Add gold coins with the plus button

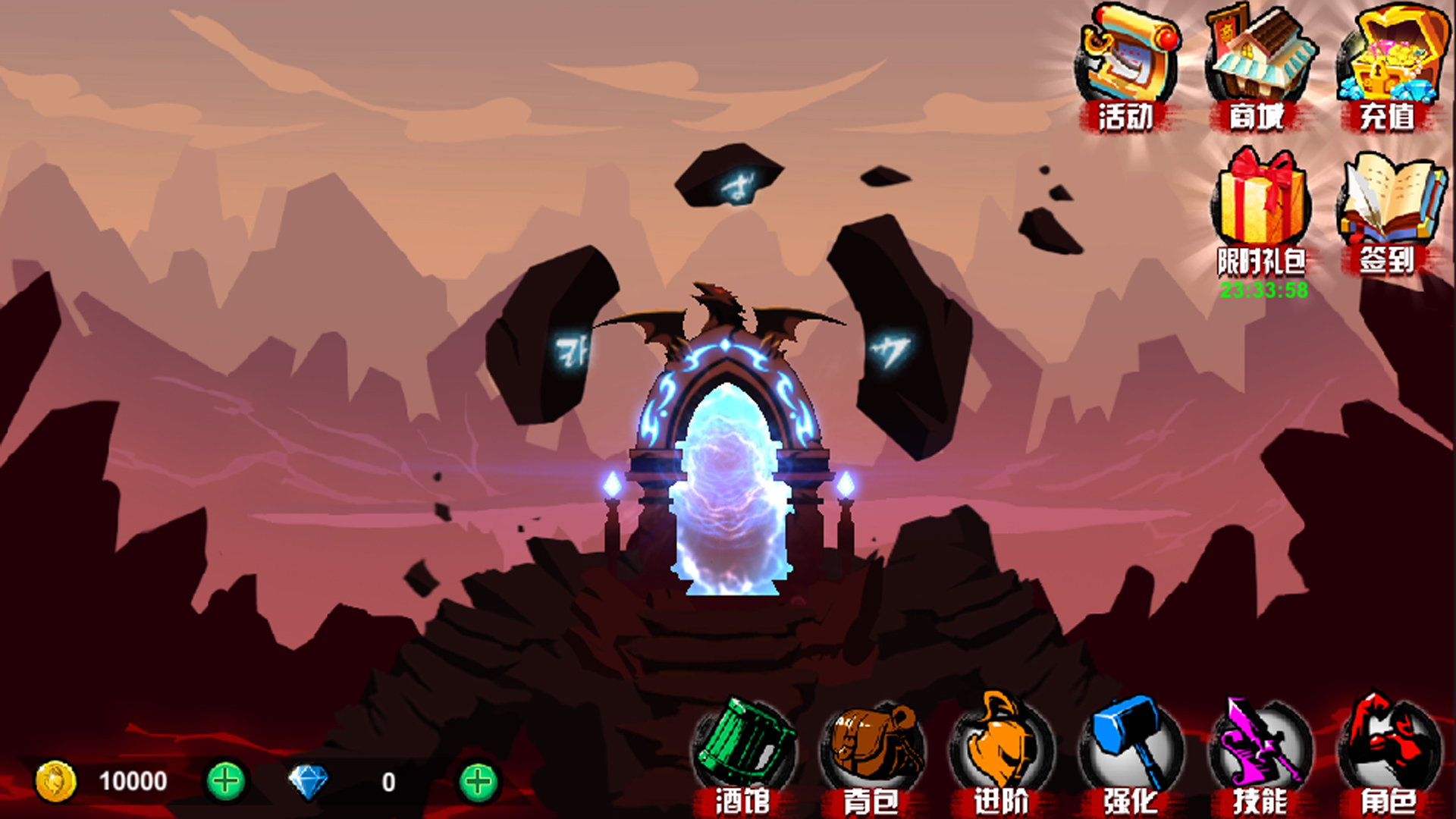pyautogui.click(x=225, y=781)
